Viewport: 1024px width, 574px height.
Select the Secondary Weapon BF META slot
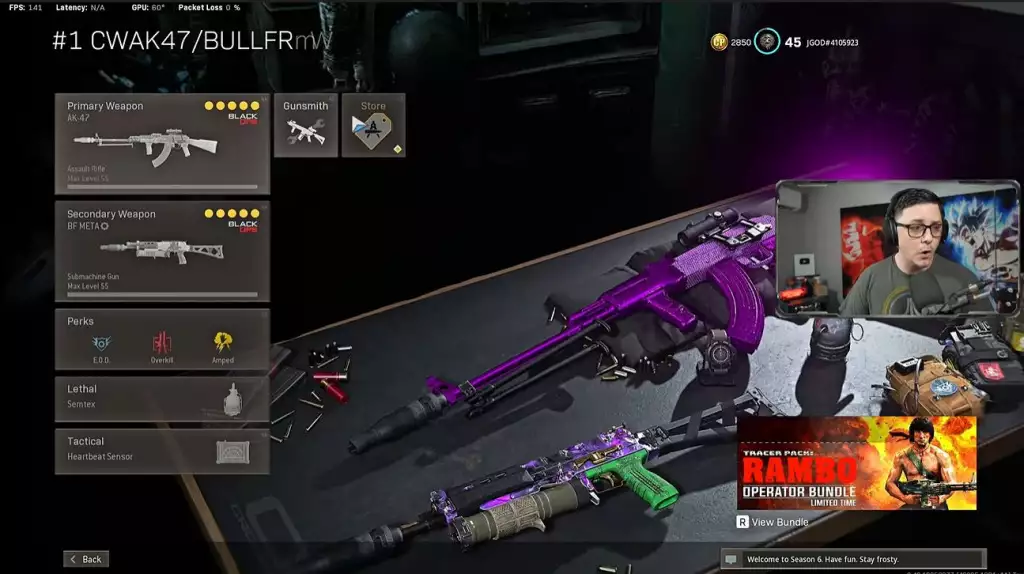(x=162, y=251)
